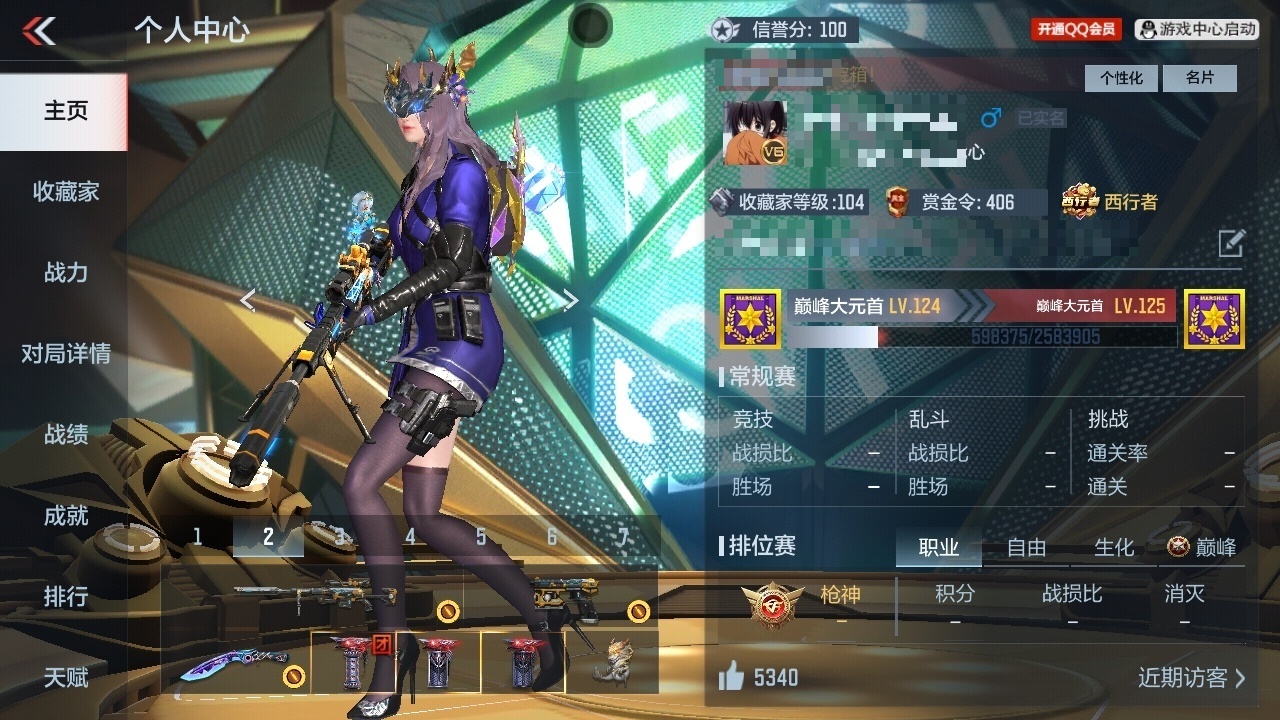This screenshot has width=1280, height=720.
Task: Tap the 开通QQ会员 membership button
Action: [1076, 30]
